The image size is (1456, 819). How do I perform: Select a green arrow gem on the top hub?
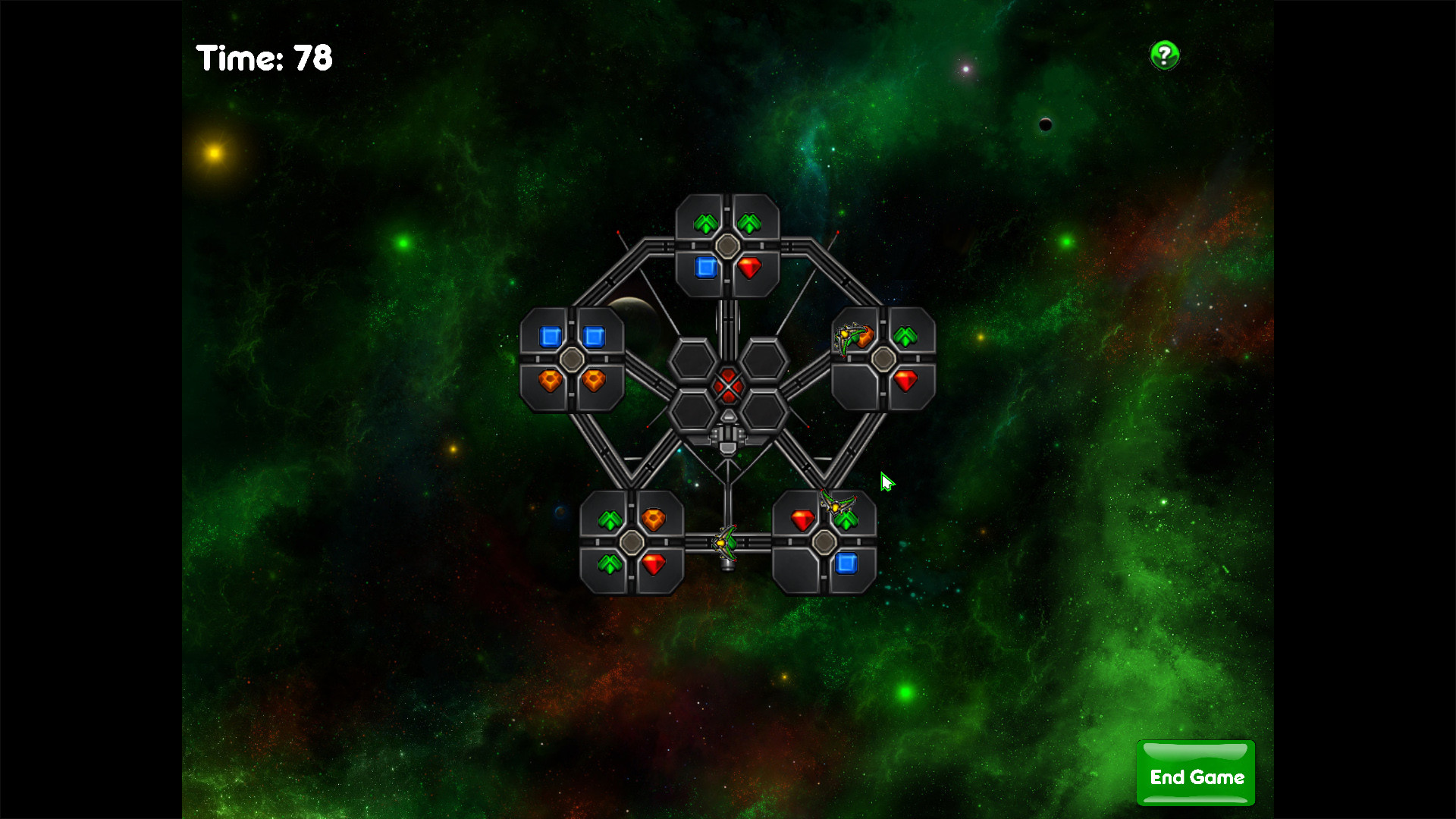[705, 222]
